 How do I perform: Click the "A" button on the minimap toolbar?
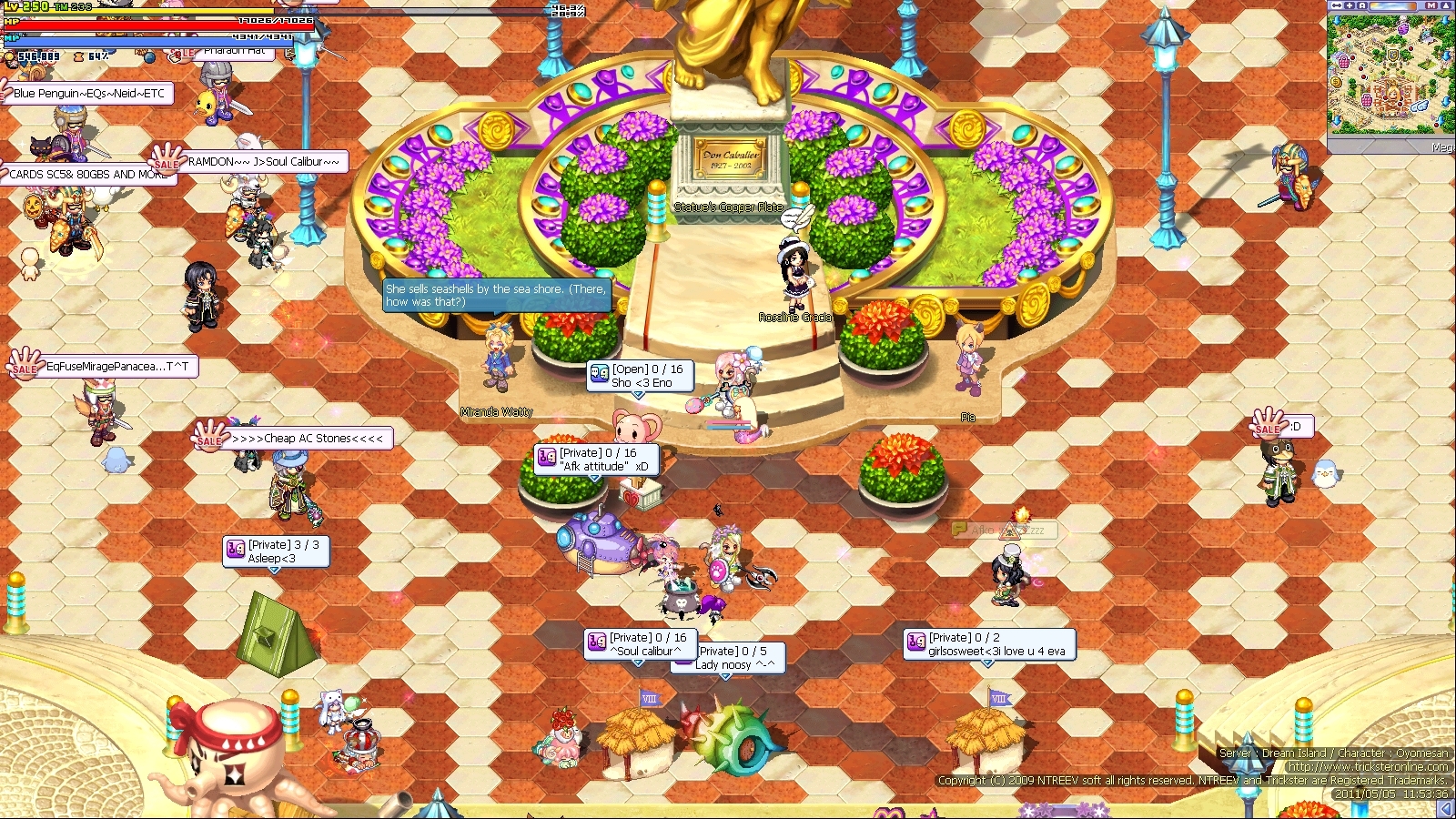[x=1361, y=5]
